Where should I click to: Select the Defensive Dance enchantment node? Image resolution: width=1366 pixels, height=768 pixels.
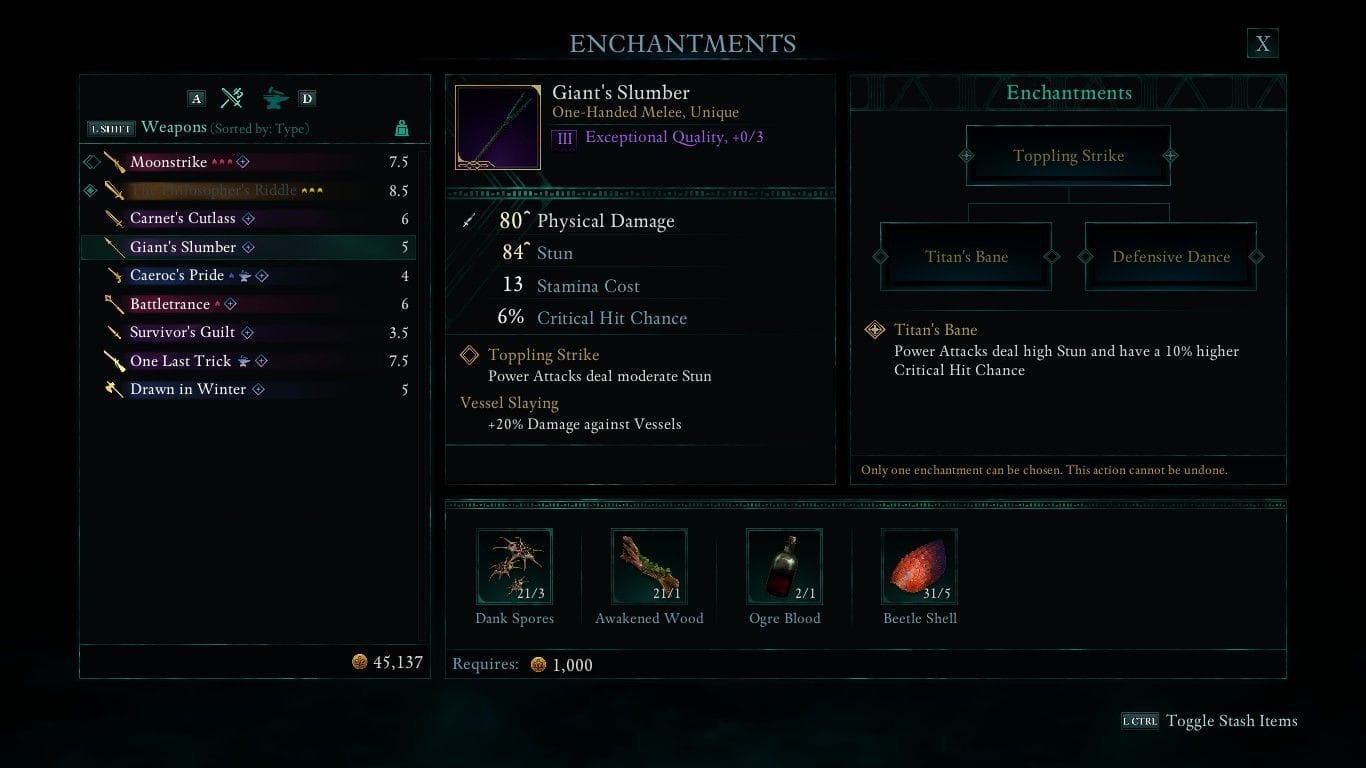point(1171,257)
